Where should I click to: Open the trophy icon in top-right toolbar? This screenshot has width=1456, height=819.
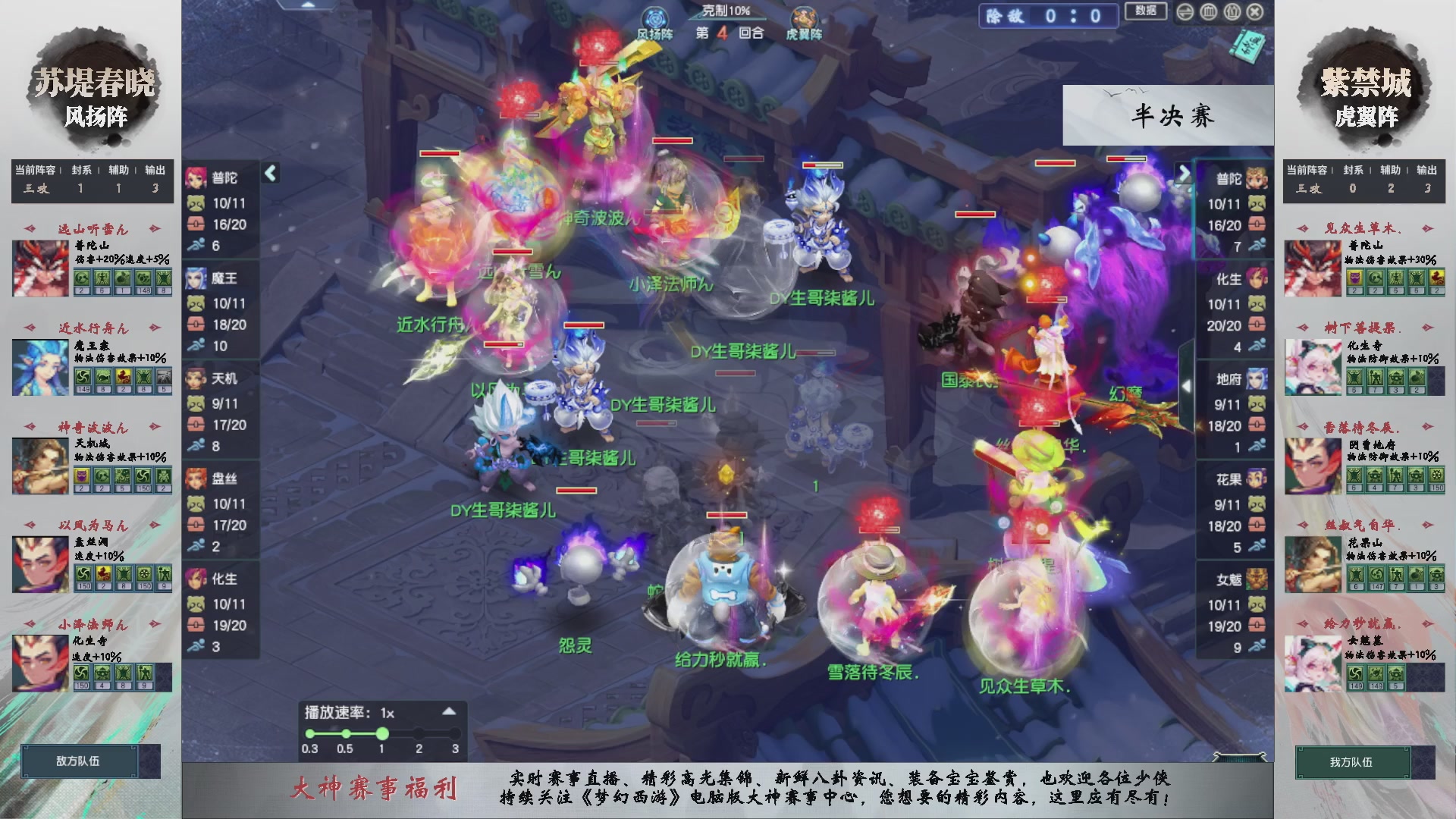(1232, 11)
